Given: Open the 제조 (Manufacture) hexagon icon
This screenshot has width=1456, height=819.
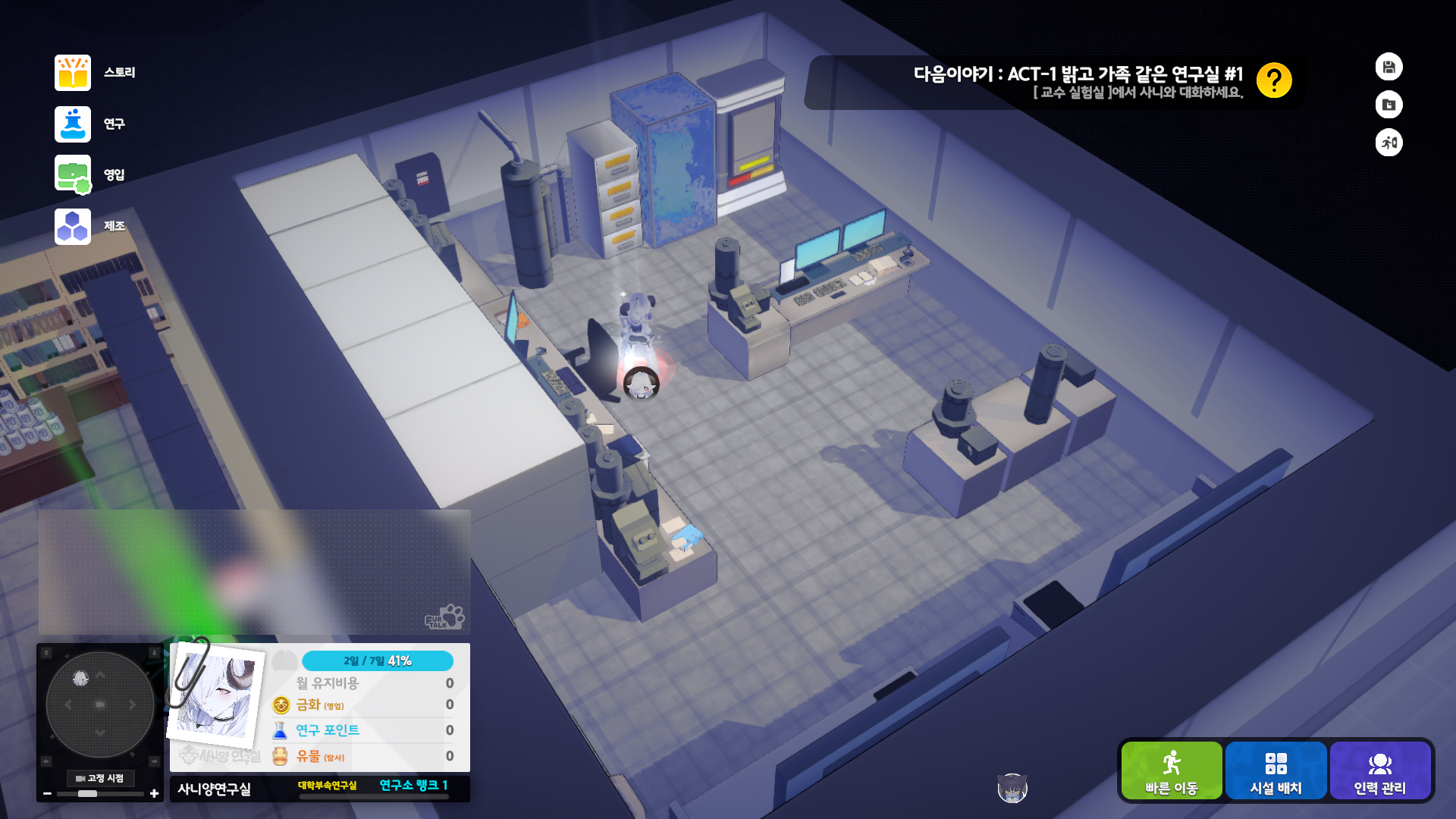Looking at the screenshot, I should (x=72, y=225).
